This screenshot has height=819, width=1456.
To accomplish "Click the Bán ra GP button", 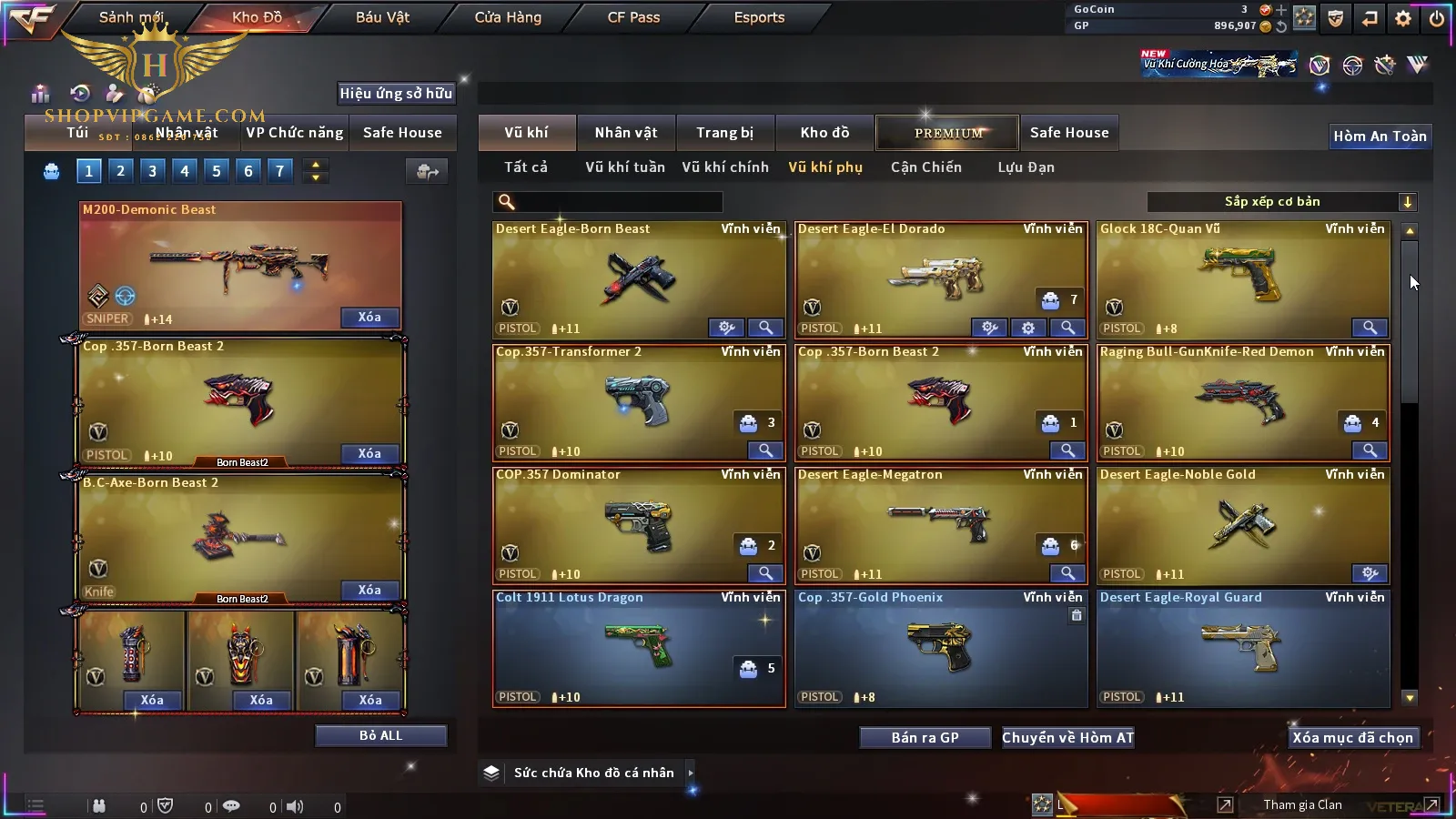I will 925,738.
